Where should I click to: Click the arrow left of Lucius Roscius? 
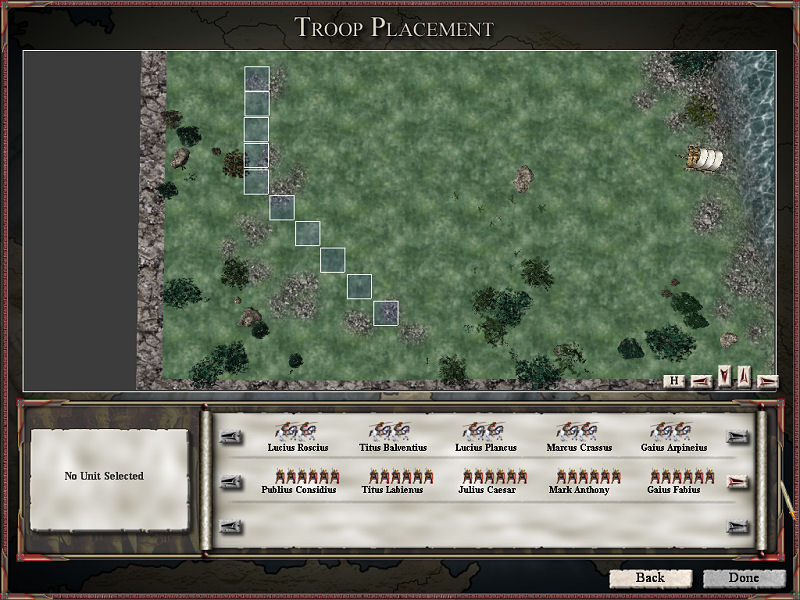[x=231, y=437]
